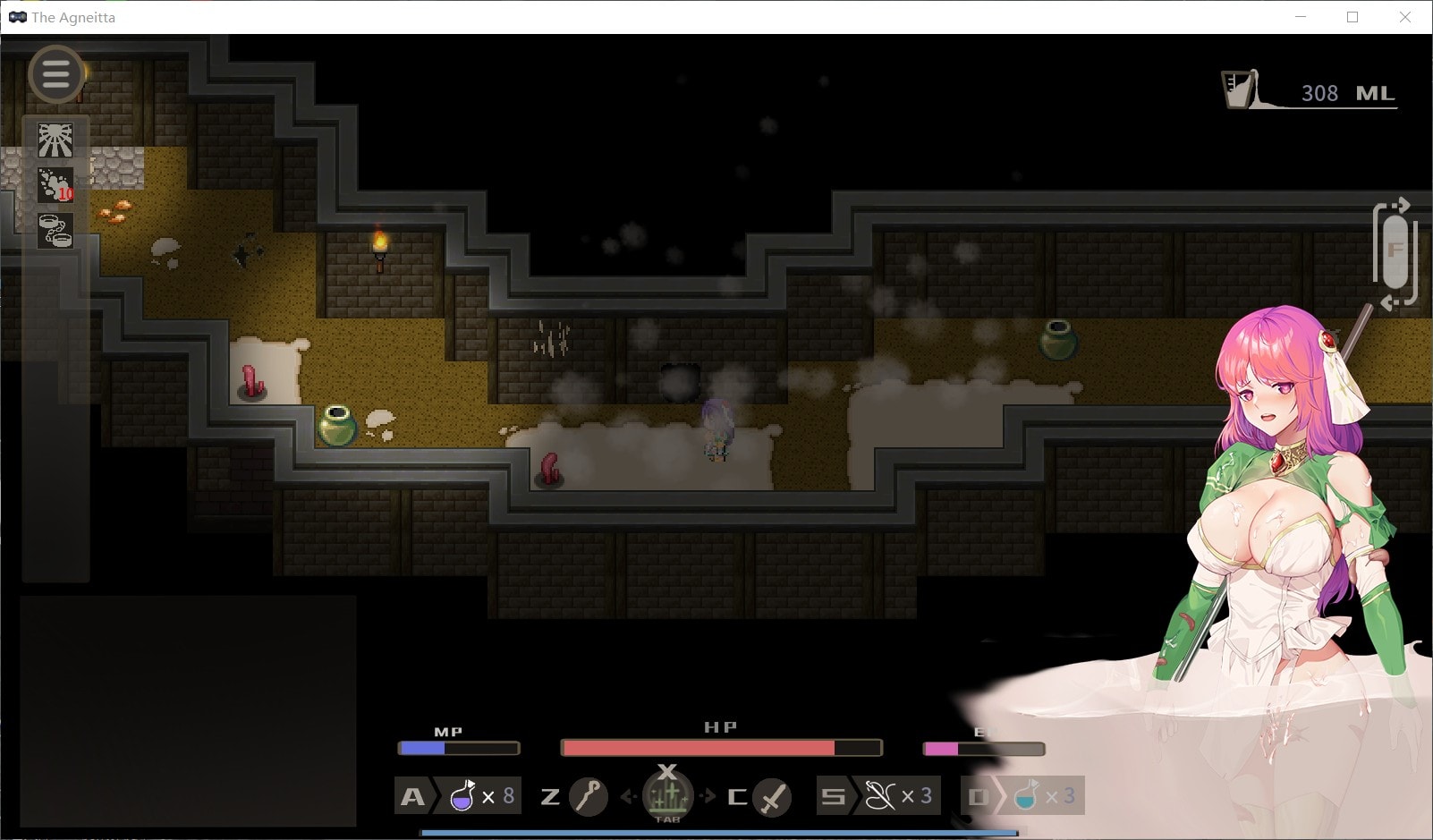The image size is (1433, 840).
Task: Activate the green crosses skill icon
Action: point(667,794)
